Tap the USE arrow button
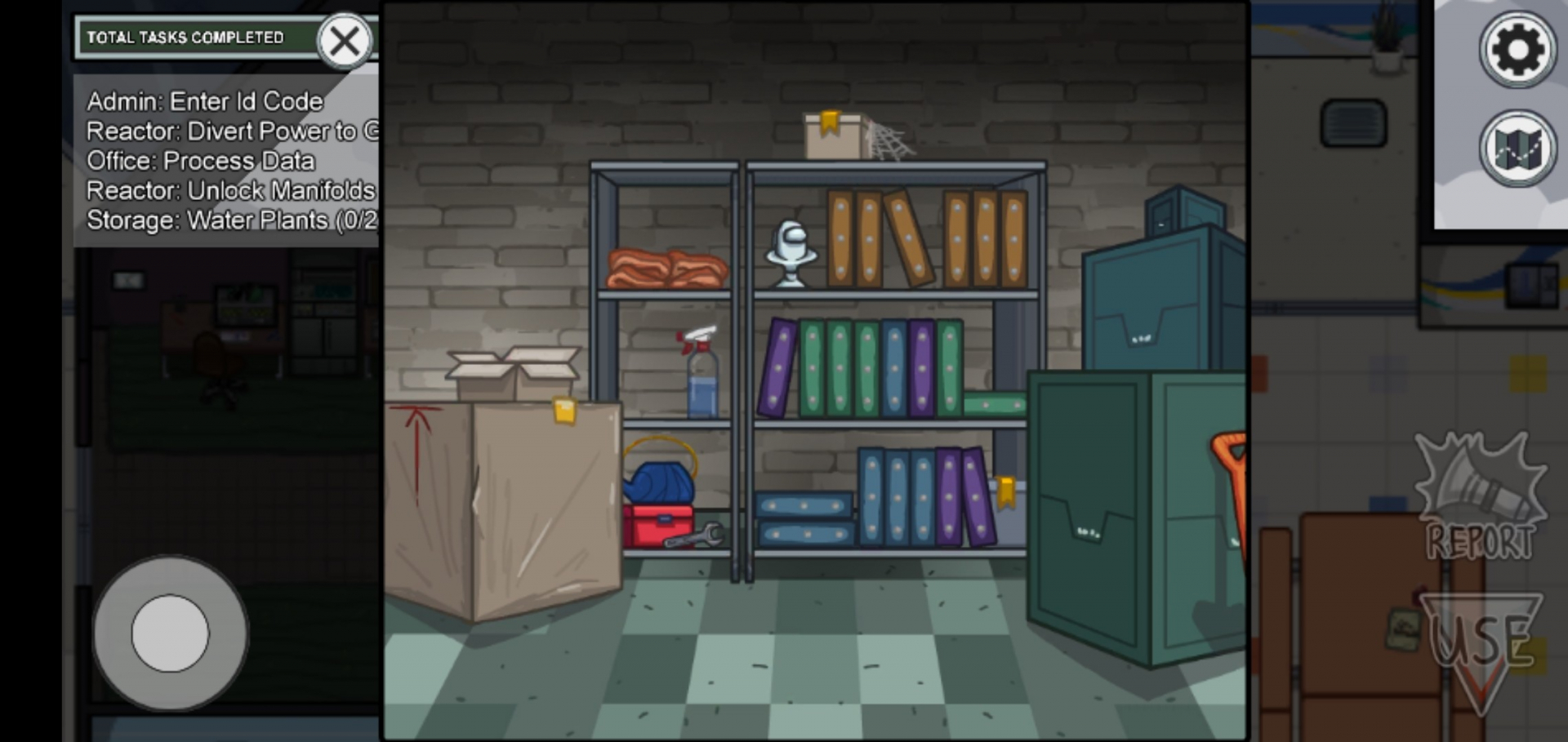The height and width of the screenshot is (742, 1568). pyautogui.click(x=1483, y=645)
